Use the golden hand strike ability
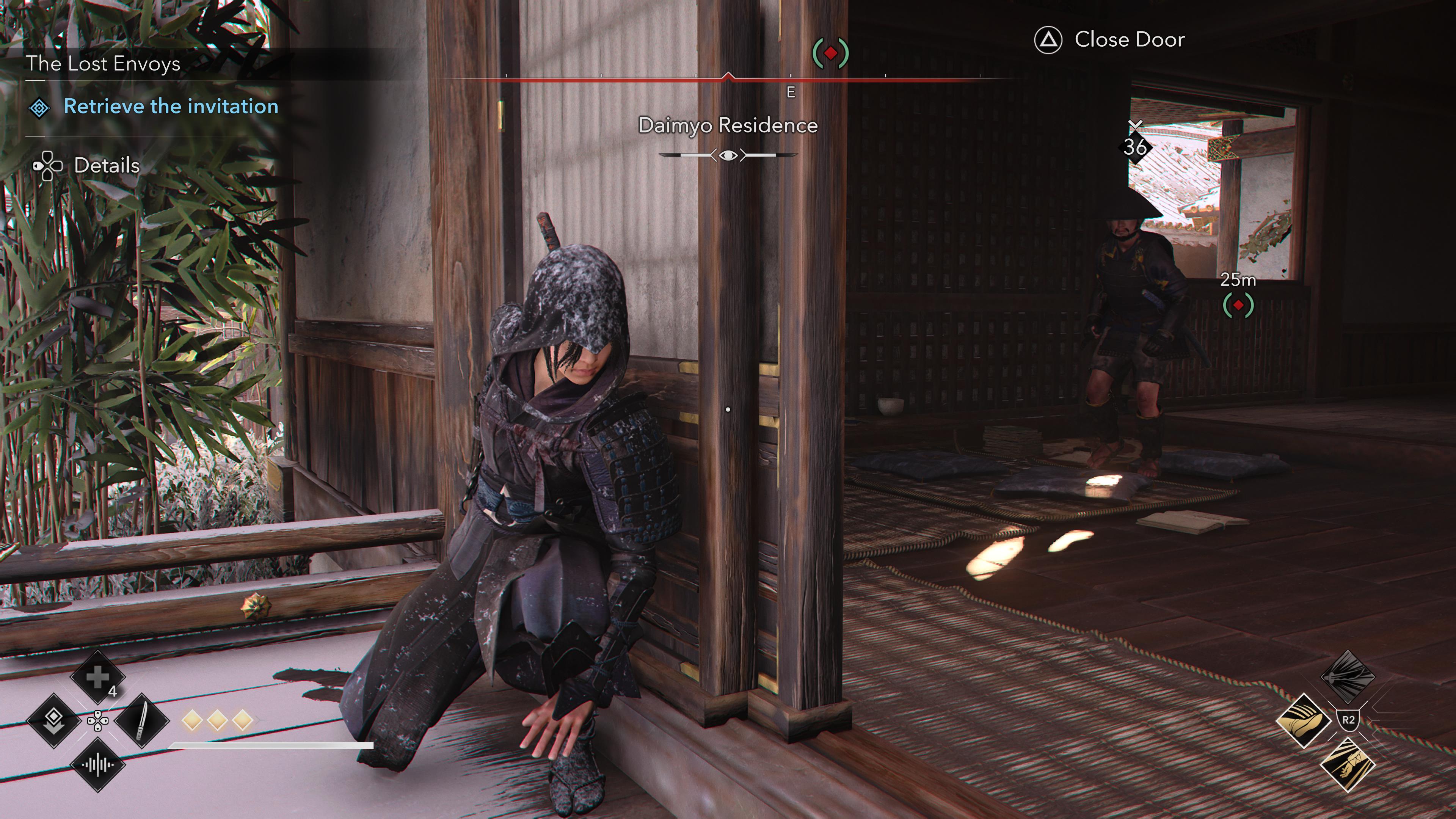This screenshot has height=819, width=1456. pyautogui.click(x=1348, y=764)
